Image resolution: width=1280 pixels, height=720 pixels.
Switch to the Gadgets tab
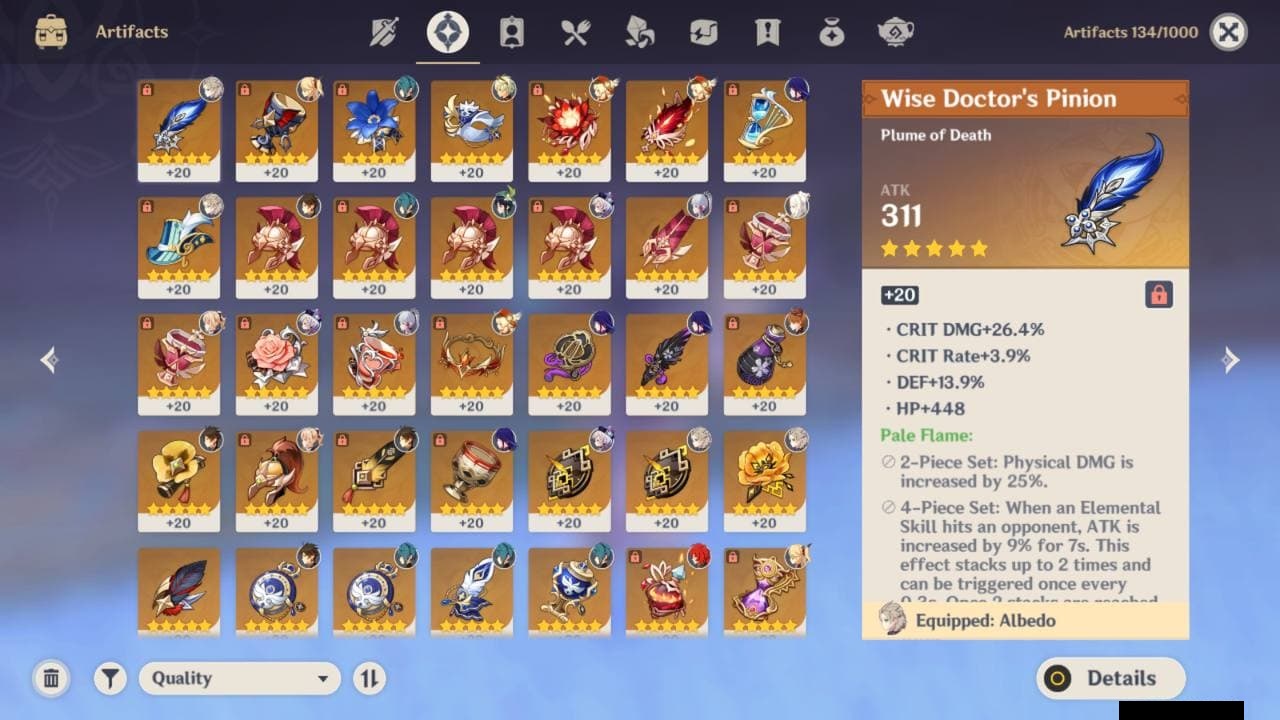coord(703,33)
